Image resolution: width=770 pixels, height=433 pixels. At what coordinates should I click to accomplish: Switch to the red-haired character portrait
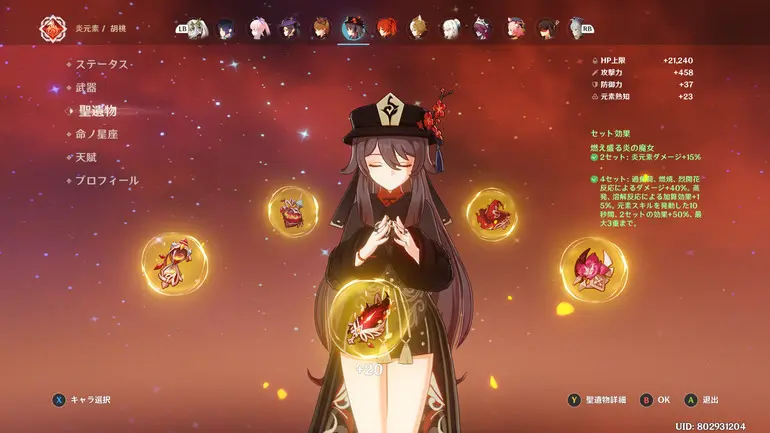tap(385, 28)
